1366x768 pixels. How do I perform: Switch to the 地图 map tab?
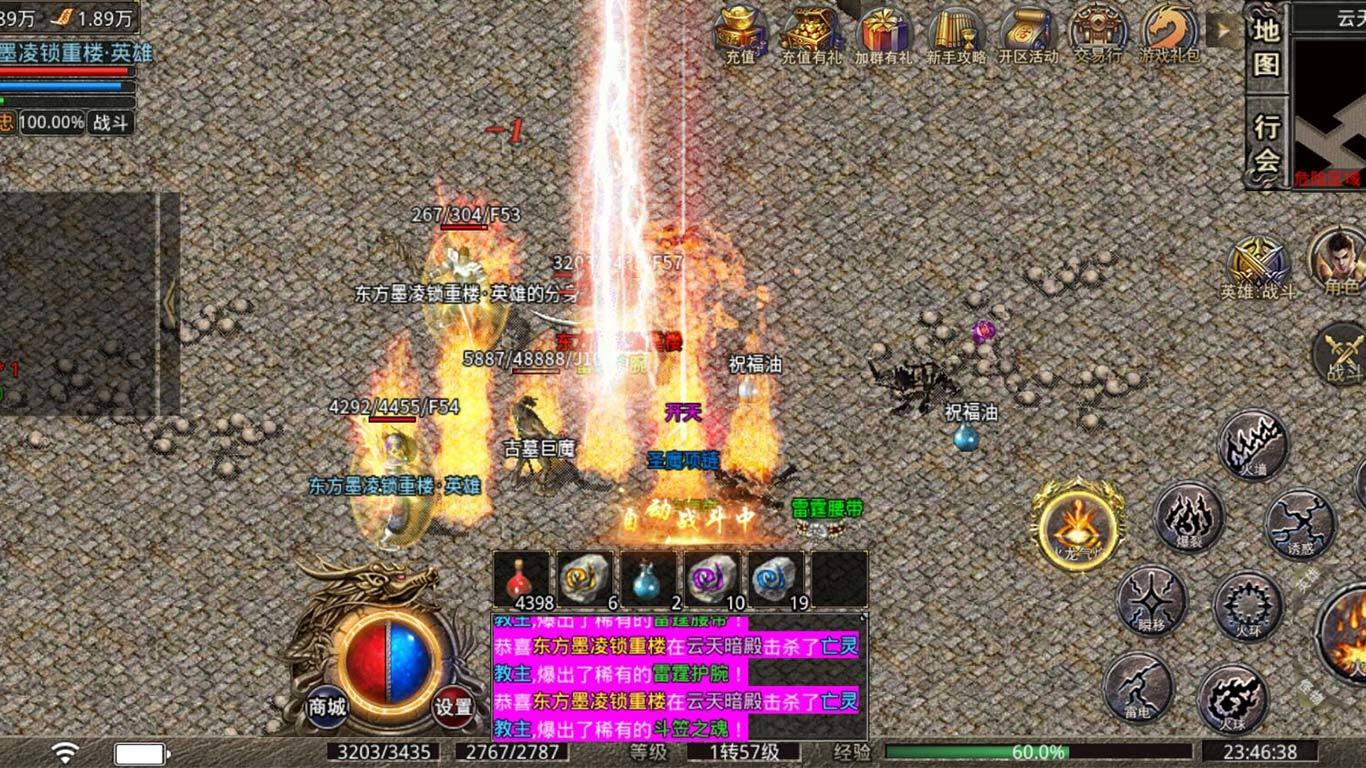[x=1267, y=47]
